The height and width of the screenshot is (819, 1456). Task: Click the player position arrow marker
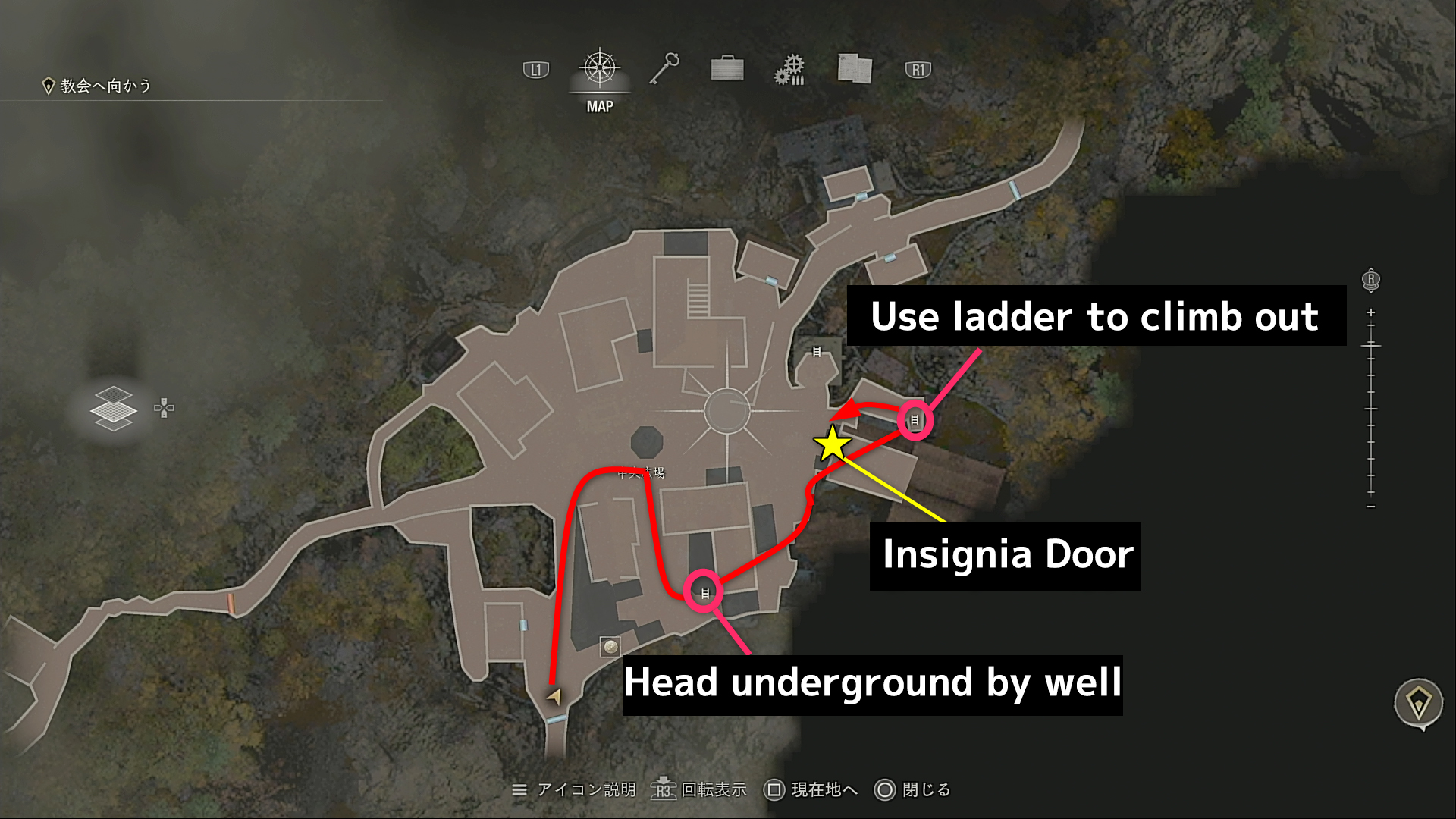coord(555,695)
